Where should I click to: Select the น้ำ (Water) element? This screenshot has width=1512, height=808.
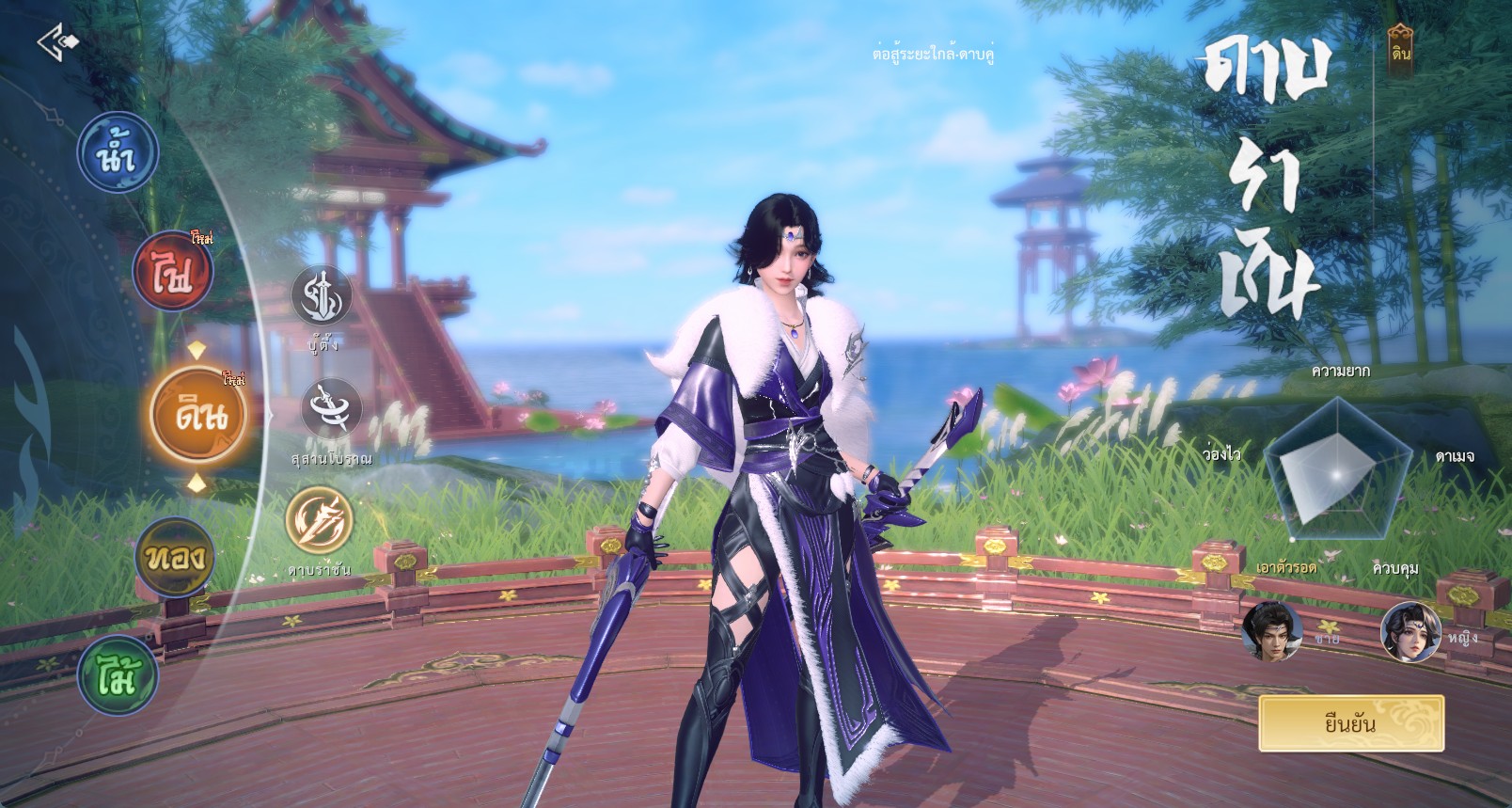(x=118, y=153)
